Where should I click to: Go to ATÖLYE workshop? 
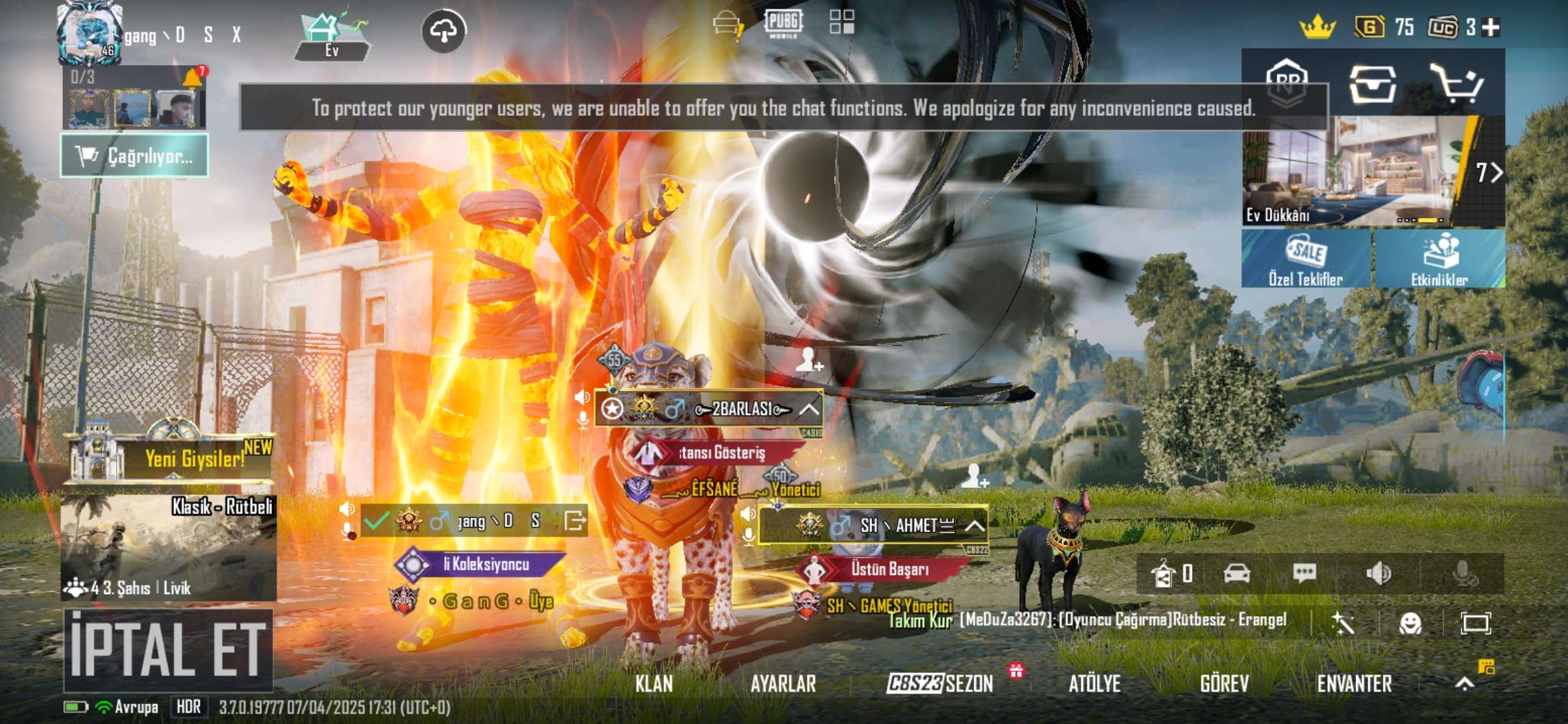[x=1094, y=684]
